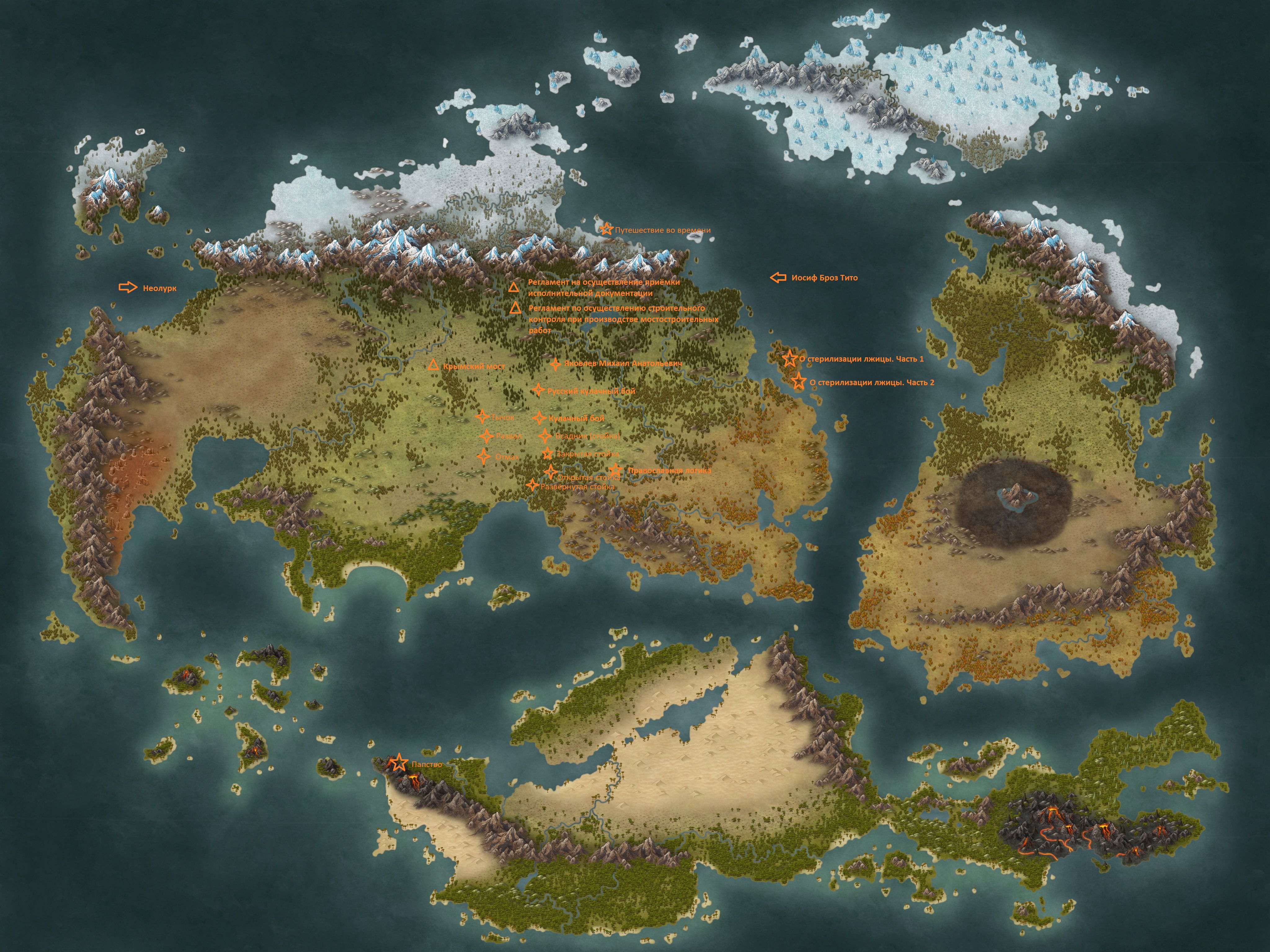This screenshot has width=1270, height=952.
Task: Select Регламент по осуществлению строительного контроля marker
Action: click(515, 308)
